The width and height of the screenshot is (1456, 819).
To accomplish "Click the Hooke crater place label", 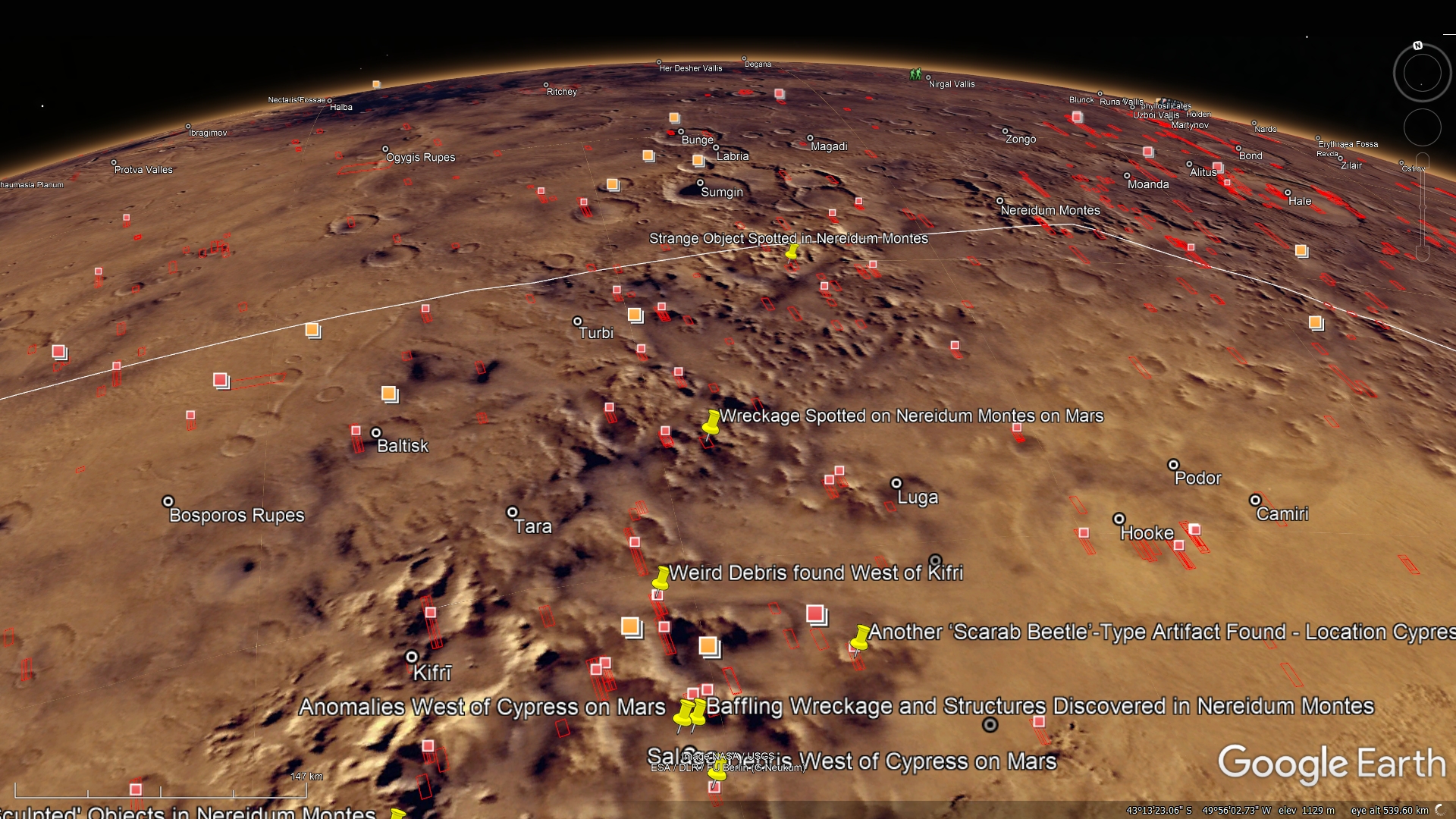I will click(x=1147, y=533).
